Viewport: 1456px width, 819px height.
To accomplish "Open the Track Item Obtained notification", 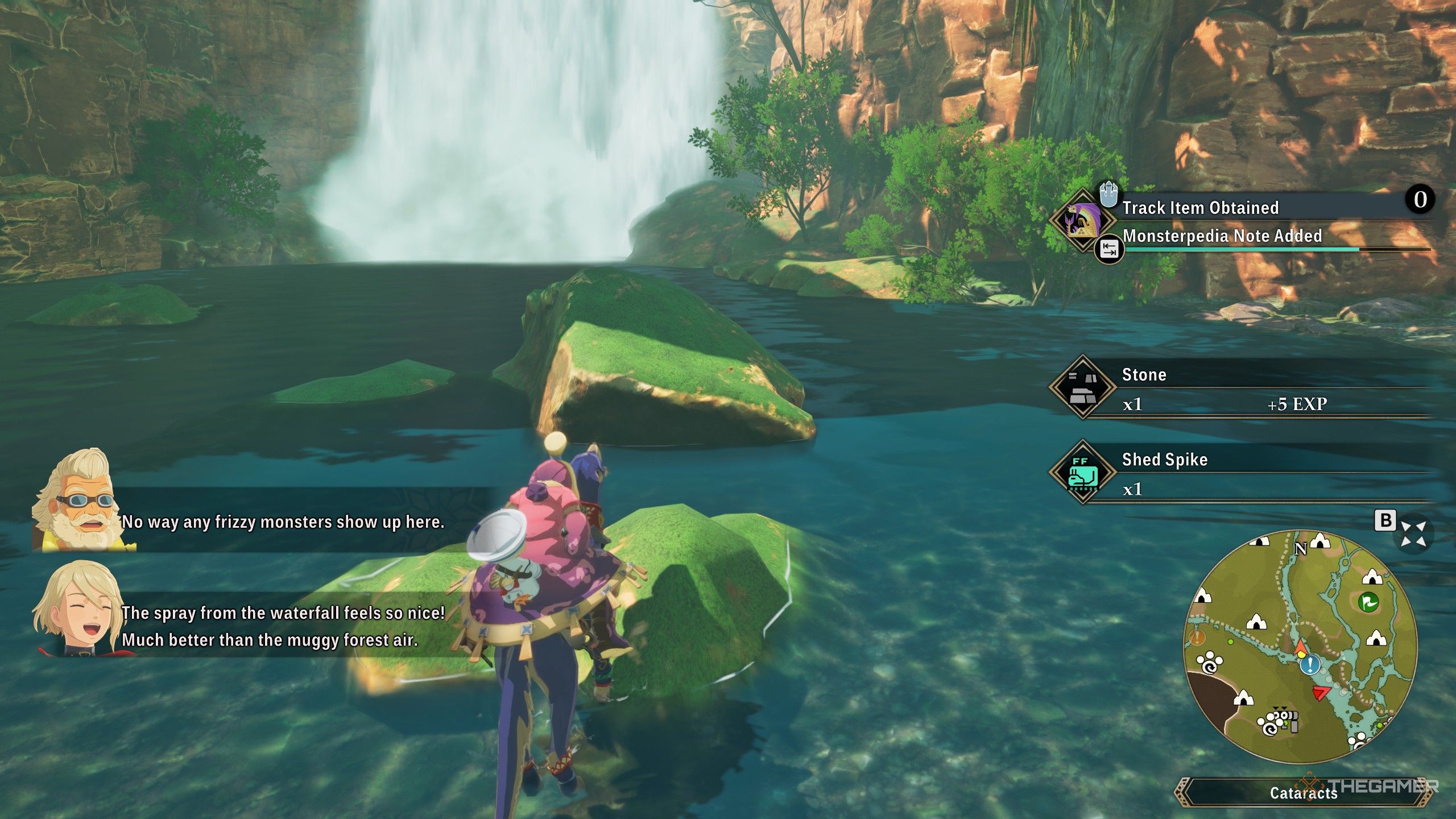I will (x=1200, y=208).
